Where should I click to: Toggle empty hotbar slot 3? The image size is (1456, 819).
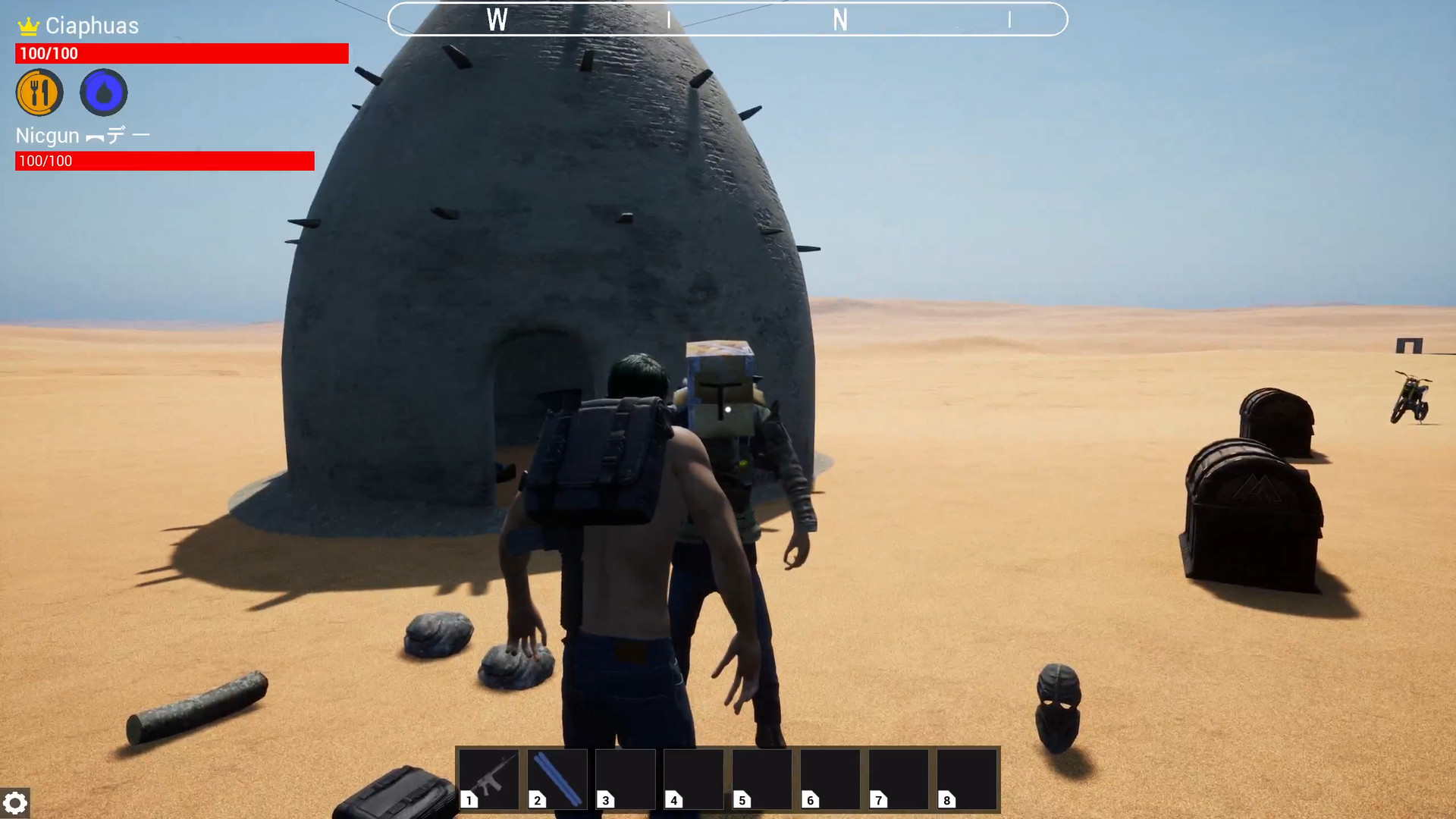point(625,779)
